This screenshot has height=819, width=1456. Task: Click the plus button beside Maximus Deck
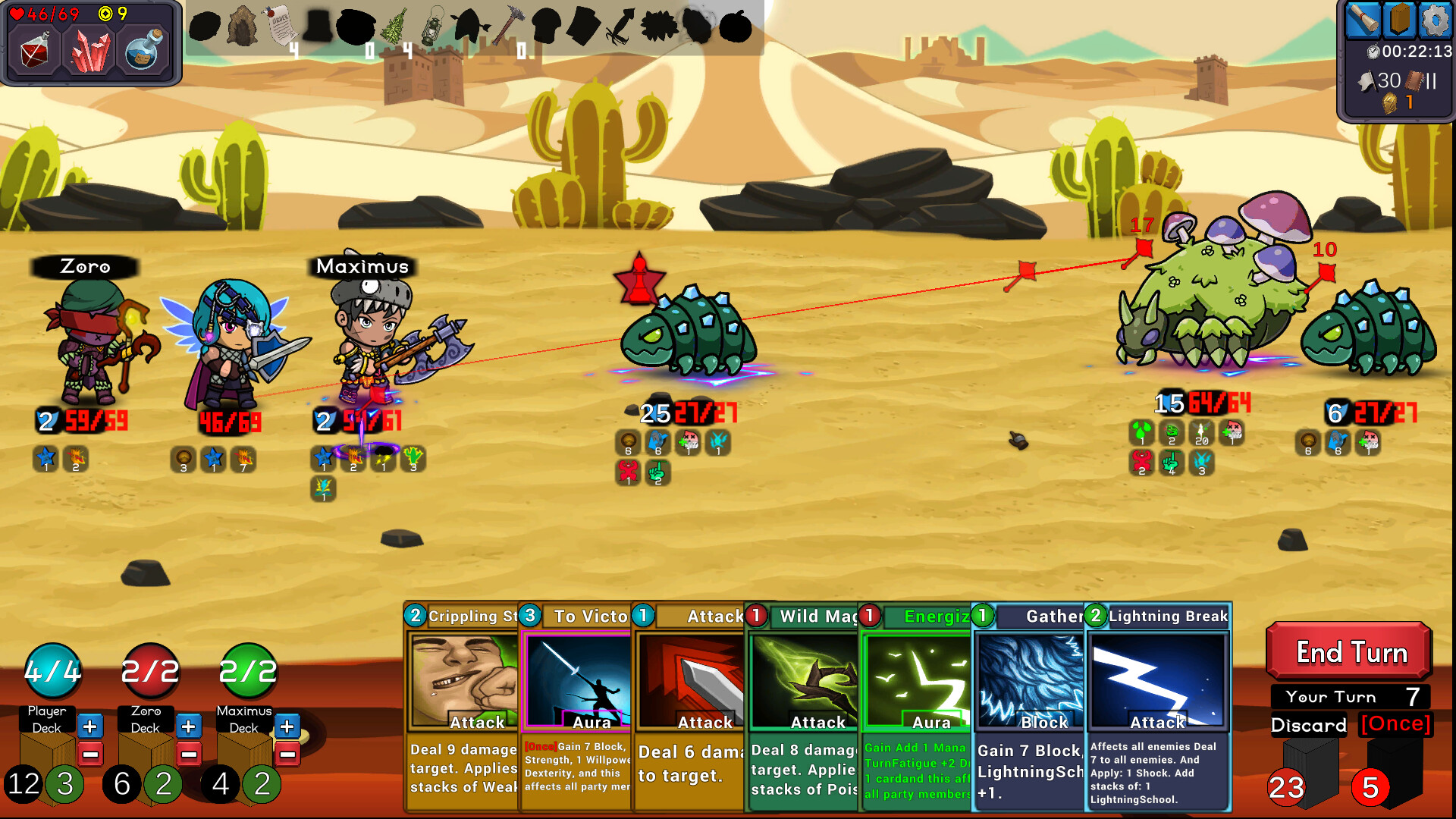click(x=287, y=726)
